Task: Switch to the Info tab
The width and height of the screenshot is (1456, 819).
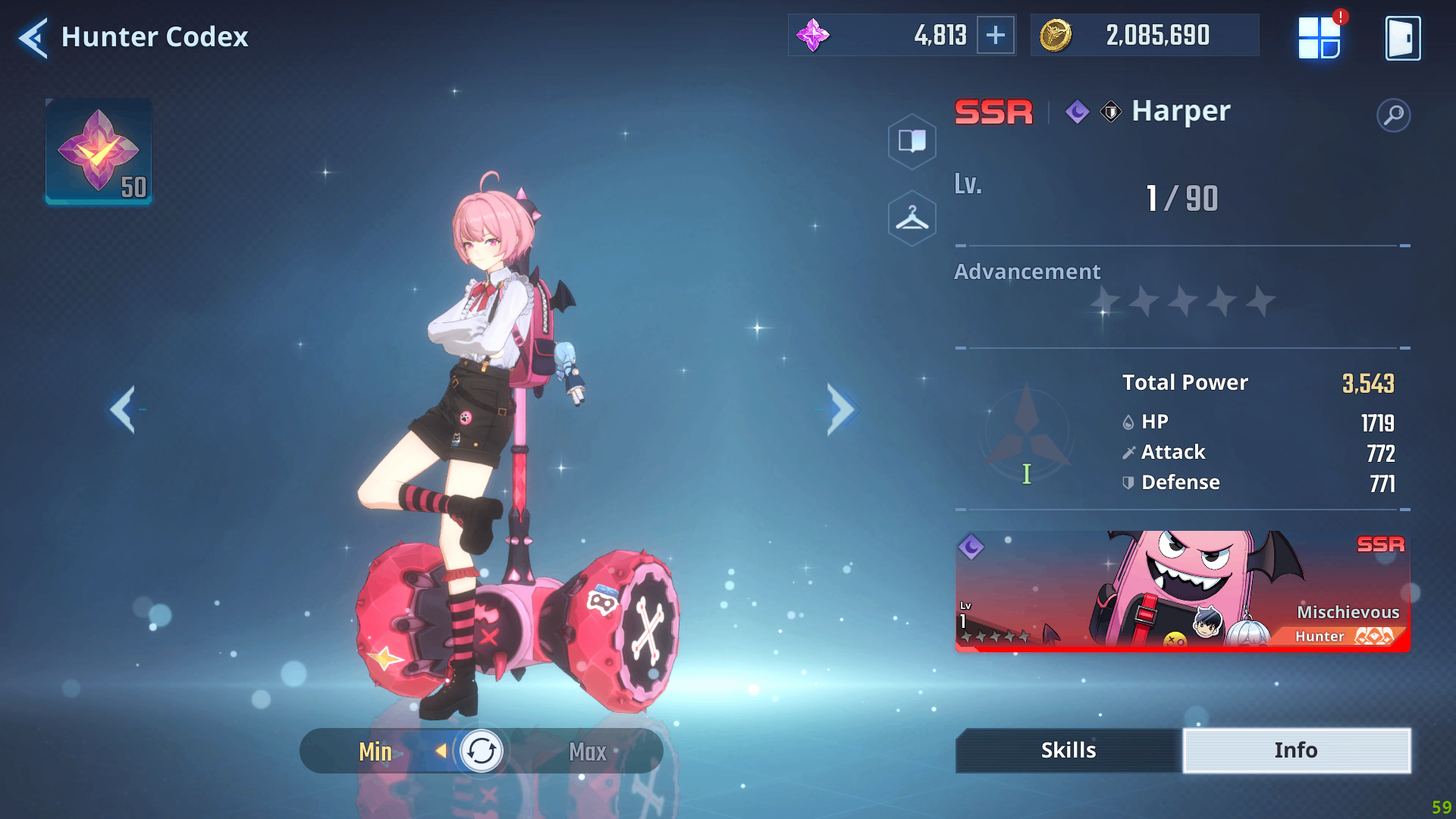Action: point(1296,750)
